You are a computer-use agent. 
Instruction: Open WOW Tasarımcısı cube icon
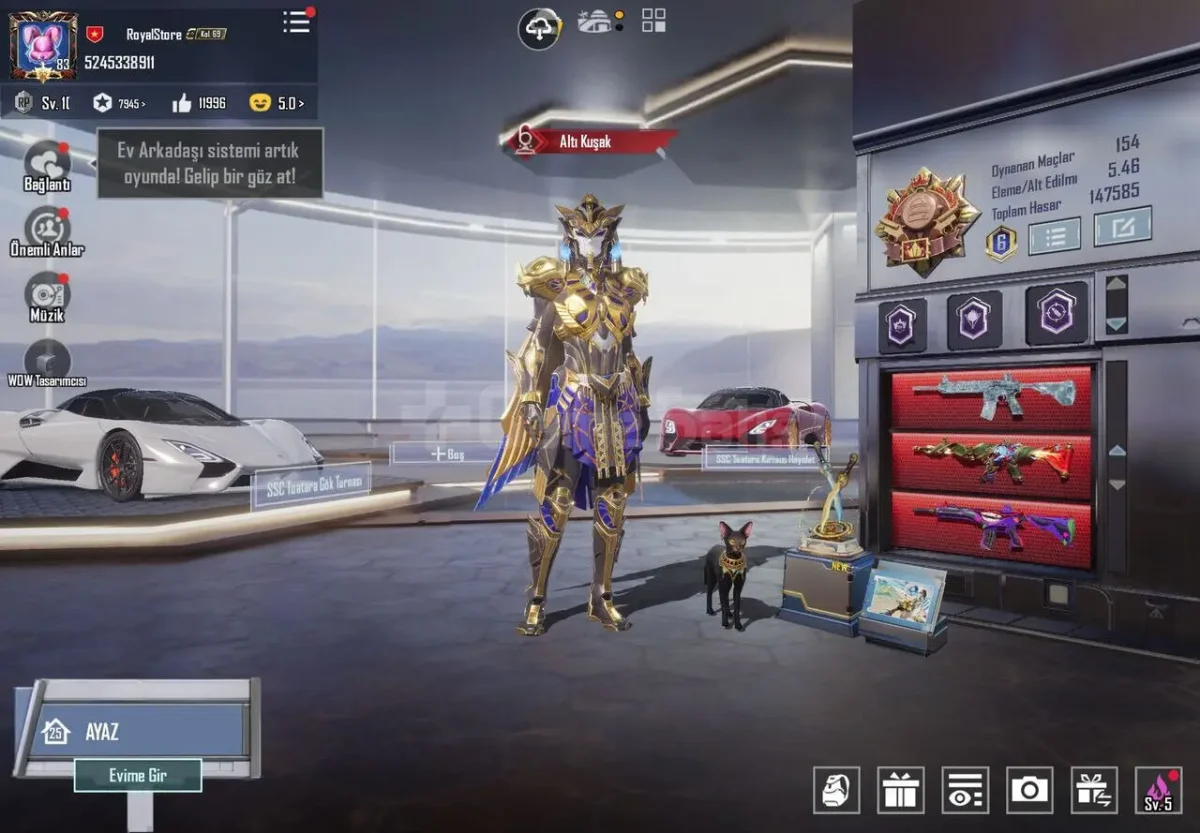click(47, 360)
